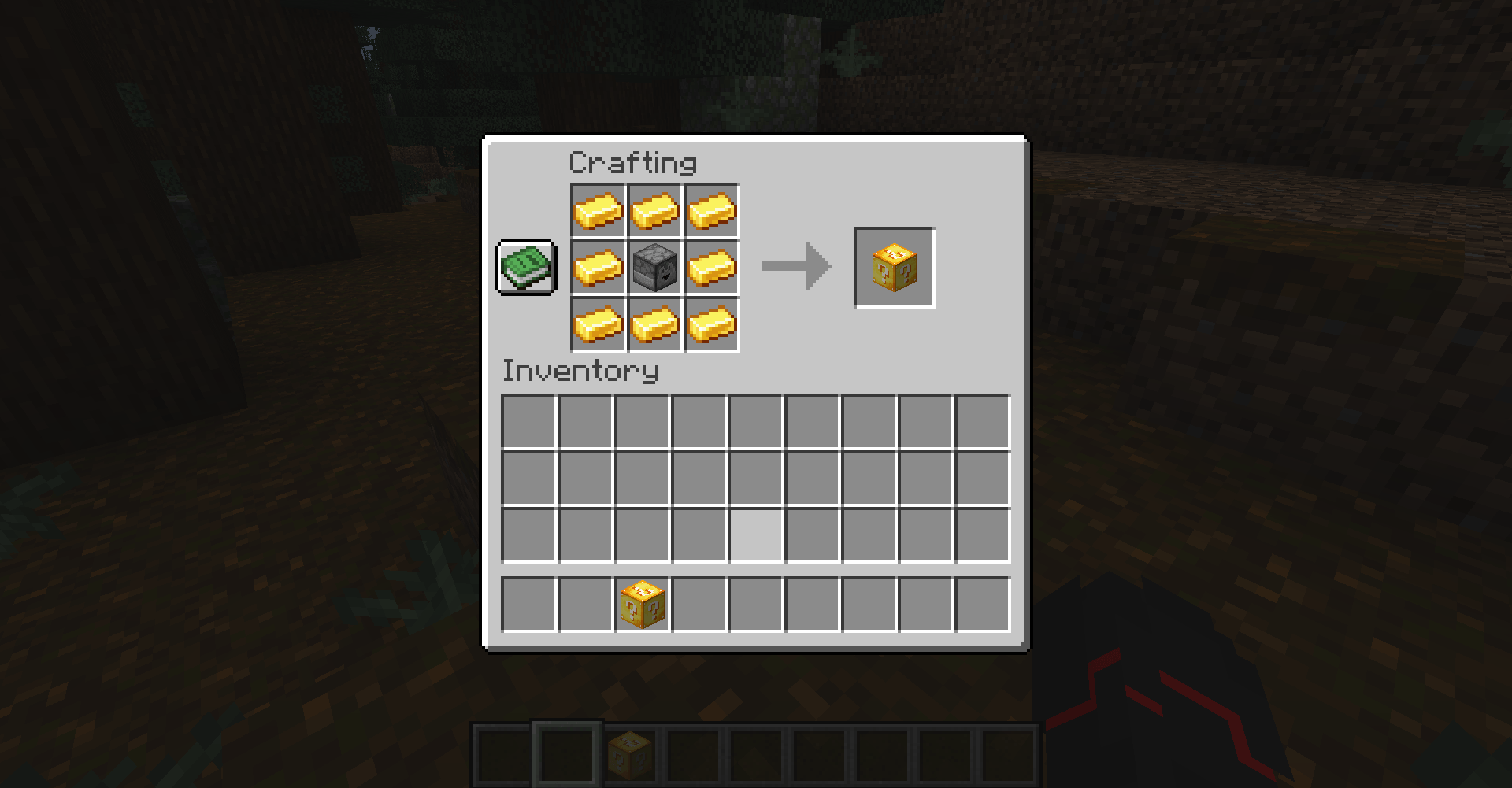The height and width of the screenshot is (788, 1512).
Task: Pick up the gold ingot in the top-right crafting slot
Action: 712,211
